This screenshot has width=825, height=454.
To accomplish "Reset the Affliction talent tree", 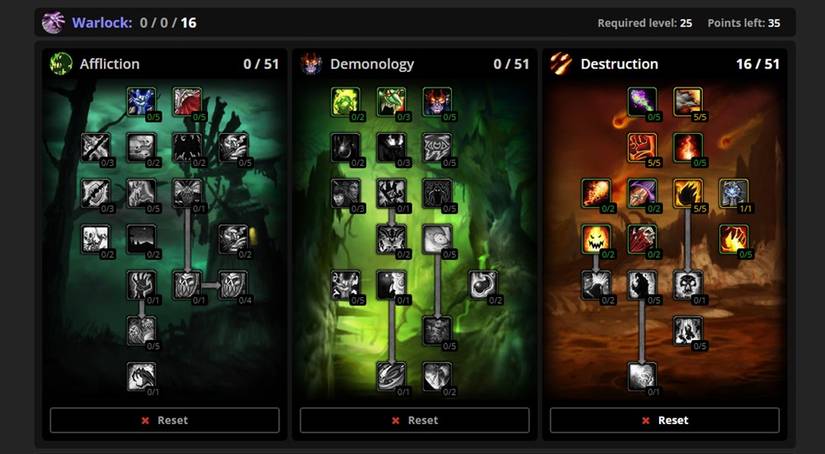I will tap(165, 420).
